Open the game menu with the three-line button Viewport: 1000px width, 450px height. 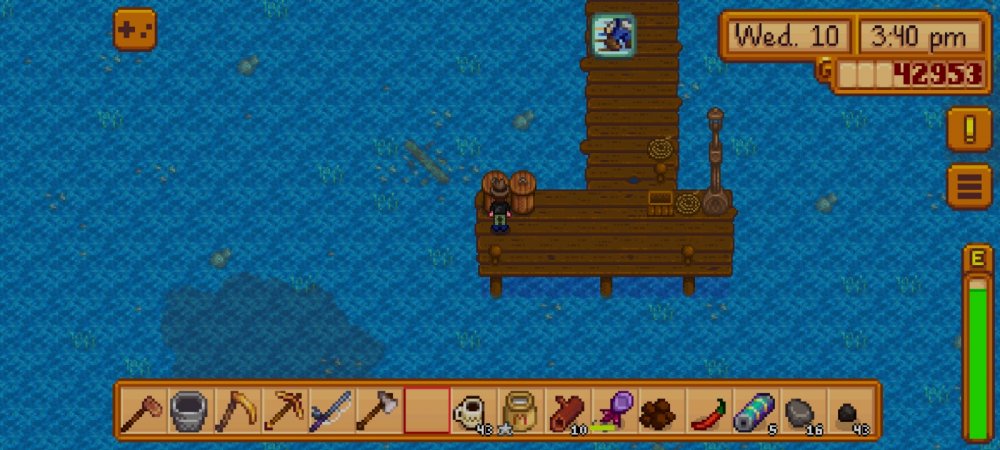point(968,186)
